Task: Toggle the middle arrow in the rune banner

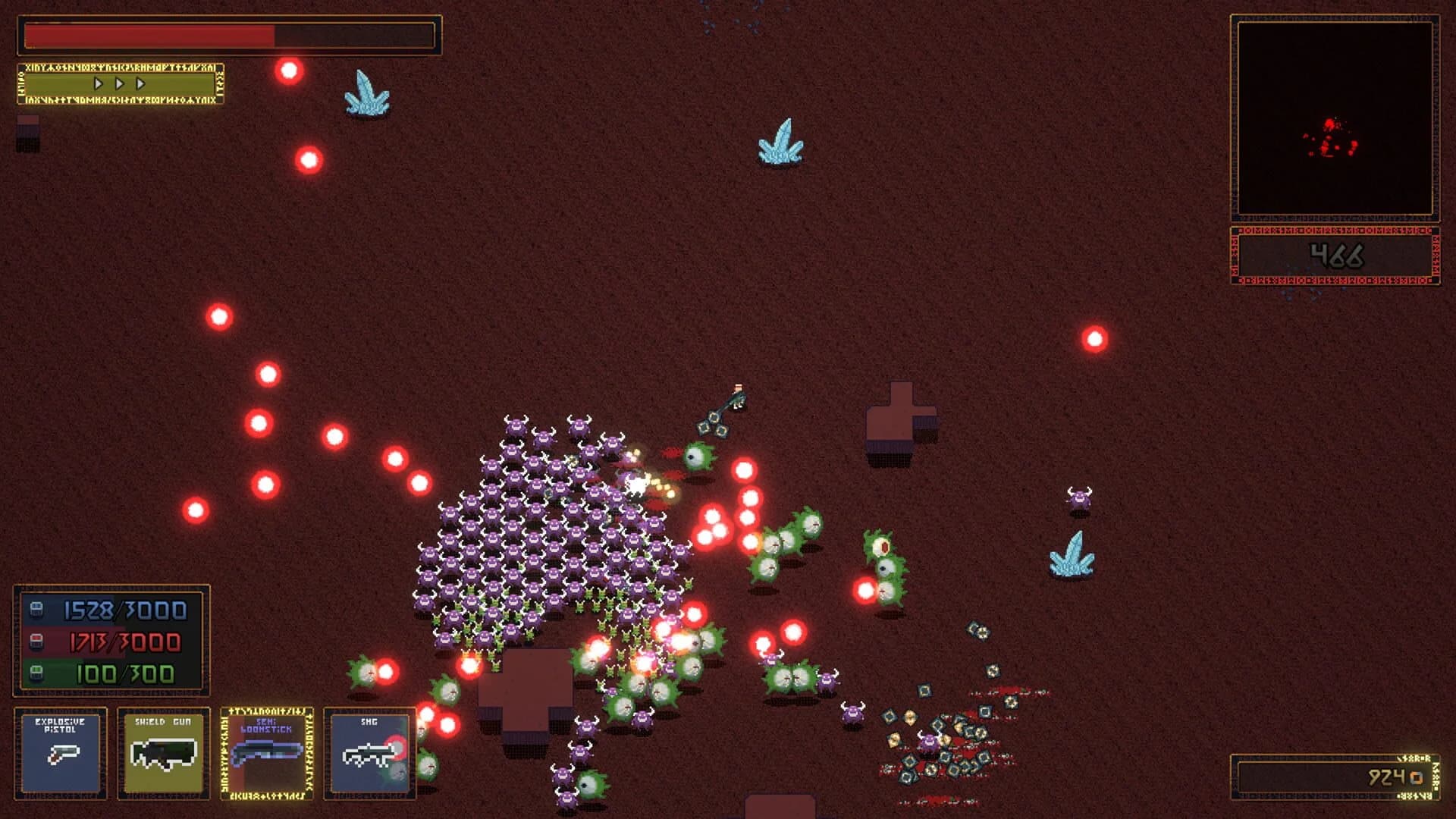Action: (118, 85)
